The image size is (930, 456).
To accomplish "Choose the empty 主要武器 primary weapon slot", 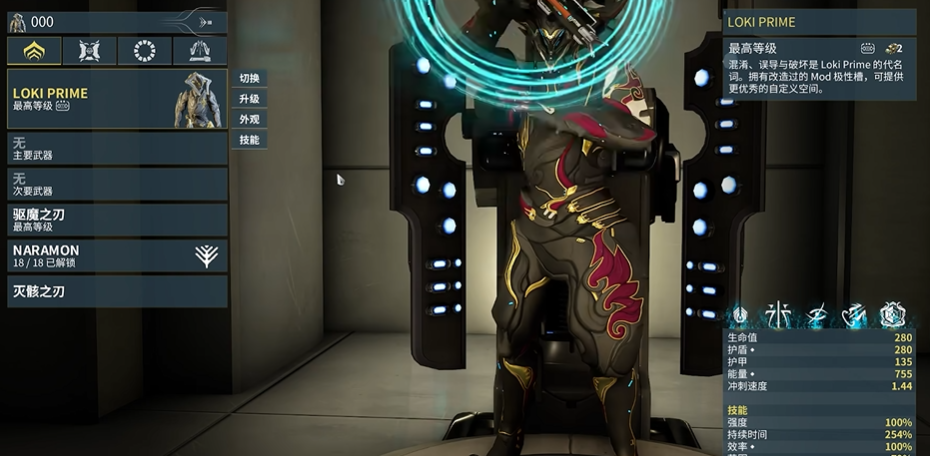I will click(x=117, y=149).
